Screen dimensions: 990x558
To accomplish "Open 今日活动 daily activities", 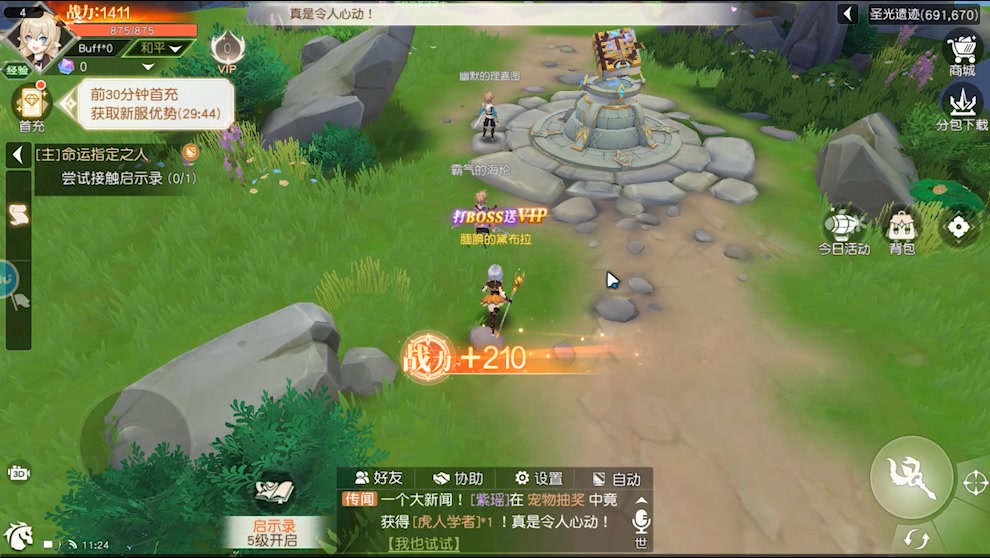I will 844,232.
